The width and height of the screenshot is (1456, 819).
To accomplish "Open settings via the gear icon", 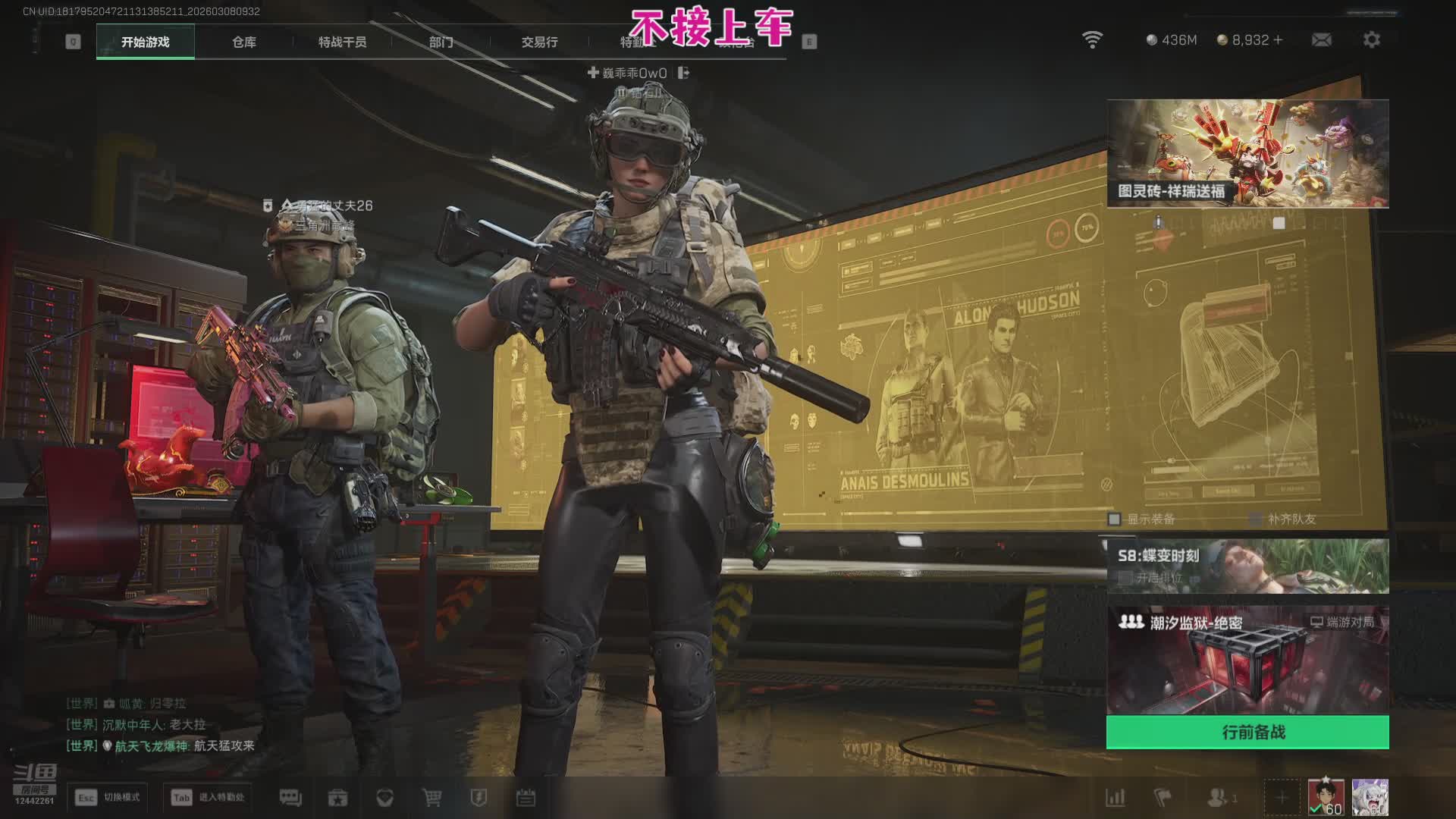I will click(1371, 39).
